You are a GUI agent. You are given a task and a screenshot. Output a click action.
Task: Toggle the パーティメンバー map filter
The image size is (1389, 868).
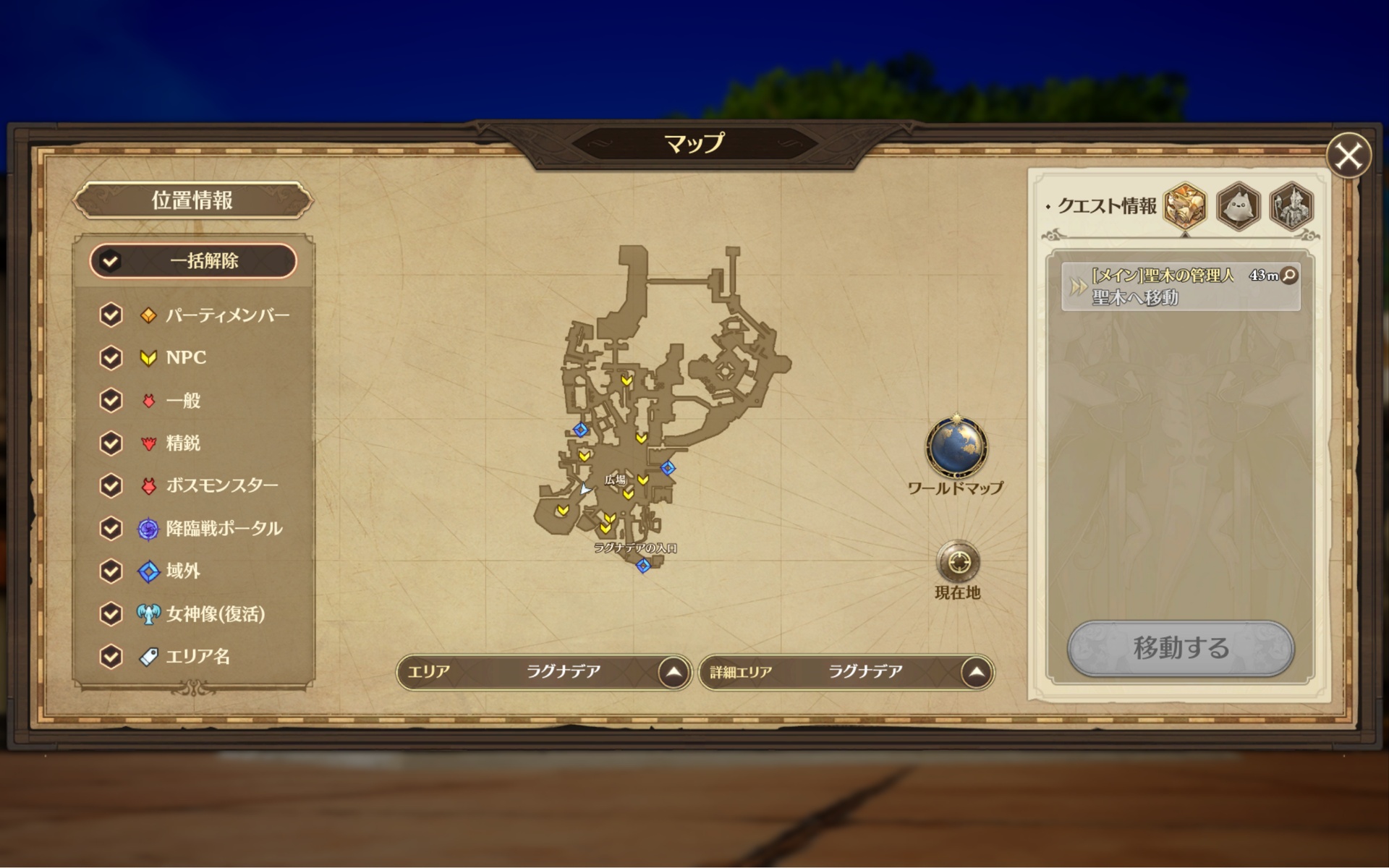[111, 315]
